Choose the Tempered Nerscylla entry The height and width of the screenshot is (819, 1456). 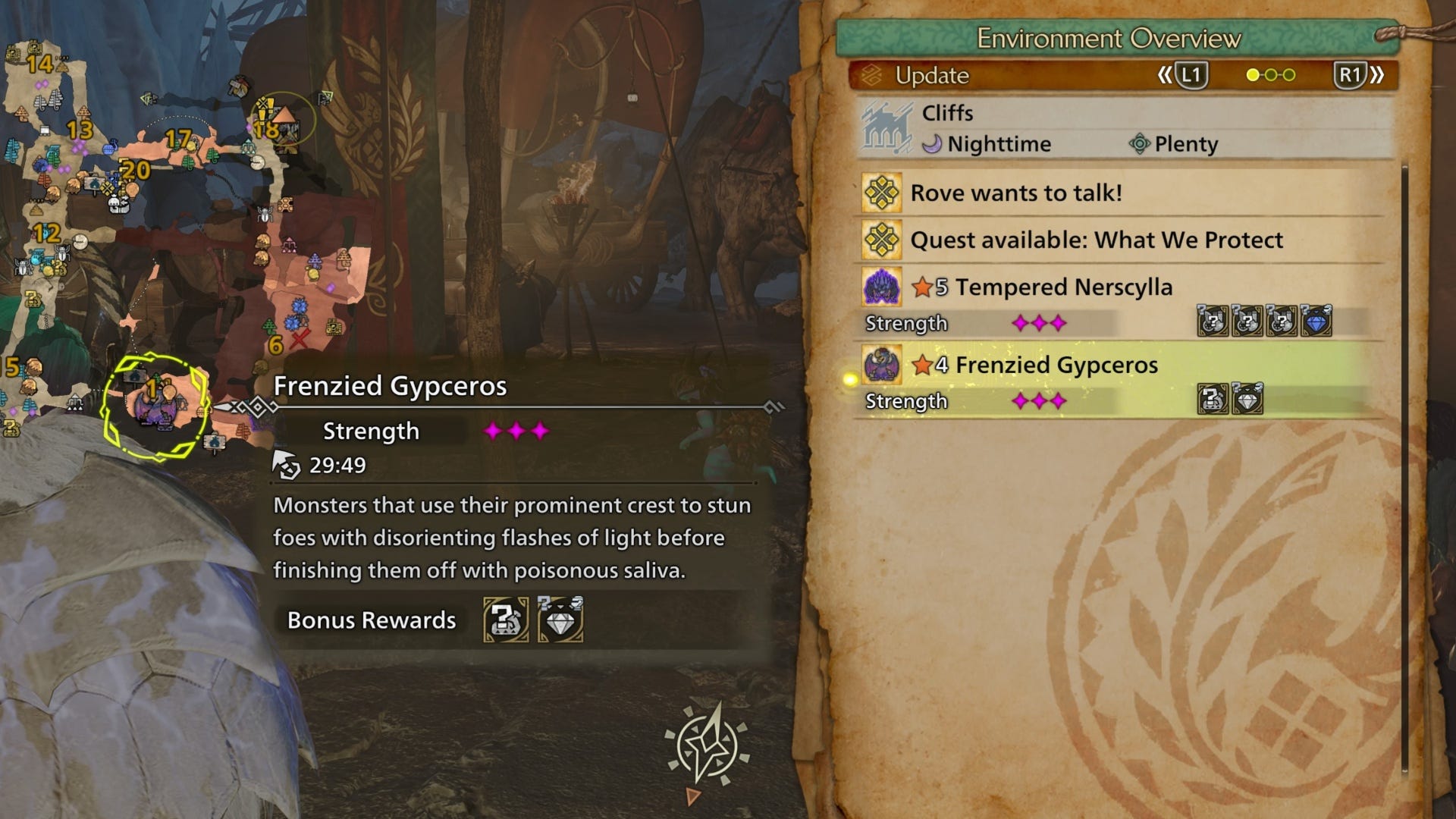pos(1063,287)
